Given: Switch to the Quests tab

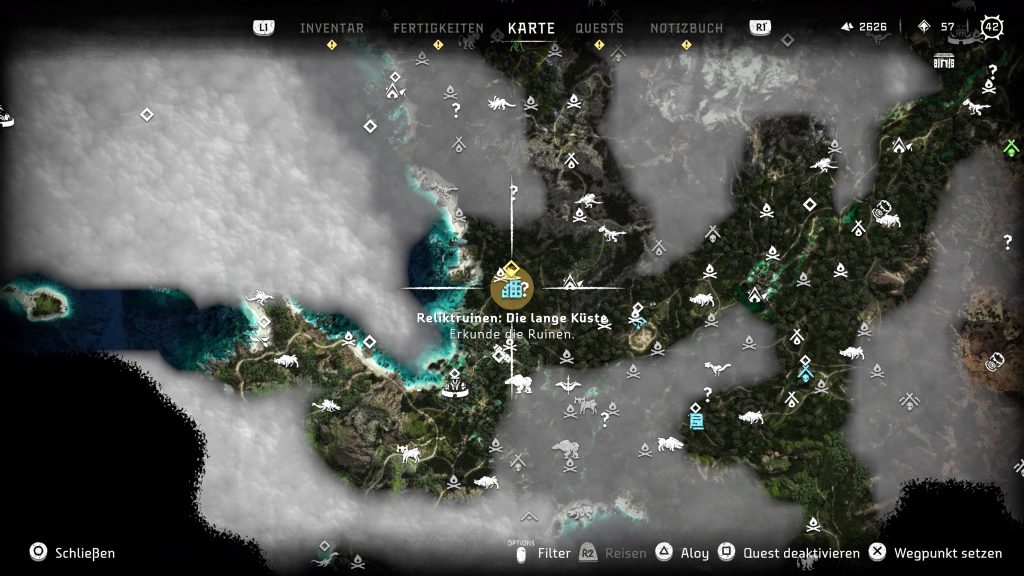Looking at the screenshot, I should coord(599,28).
